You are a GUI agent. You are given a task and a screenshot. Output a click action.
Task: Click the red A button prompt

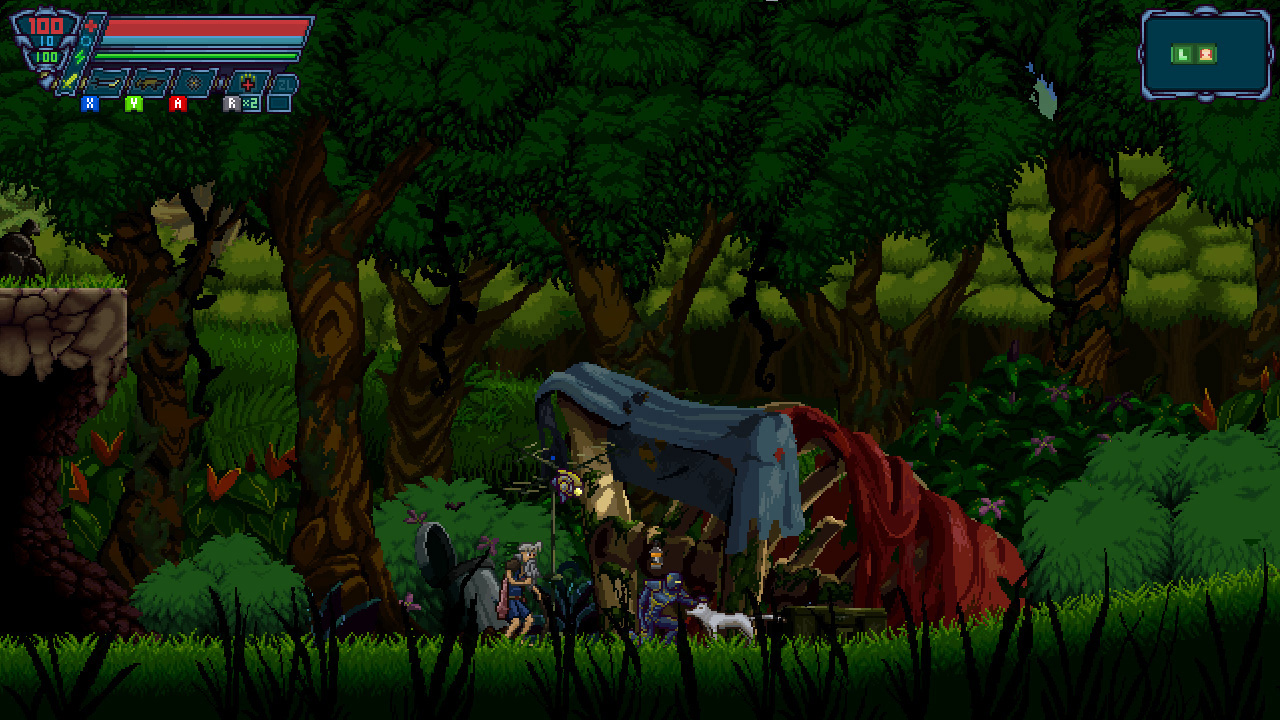point(178,104)
